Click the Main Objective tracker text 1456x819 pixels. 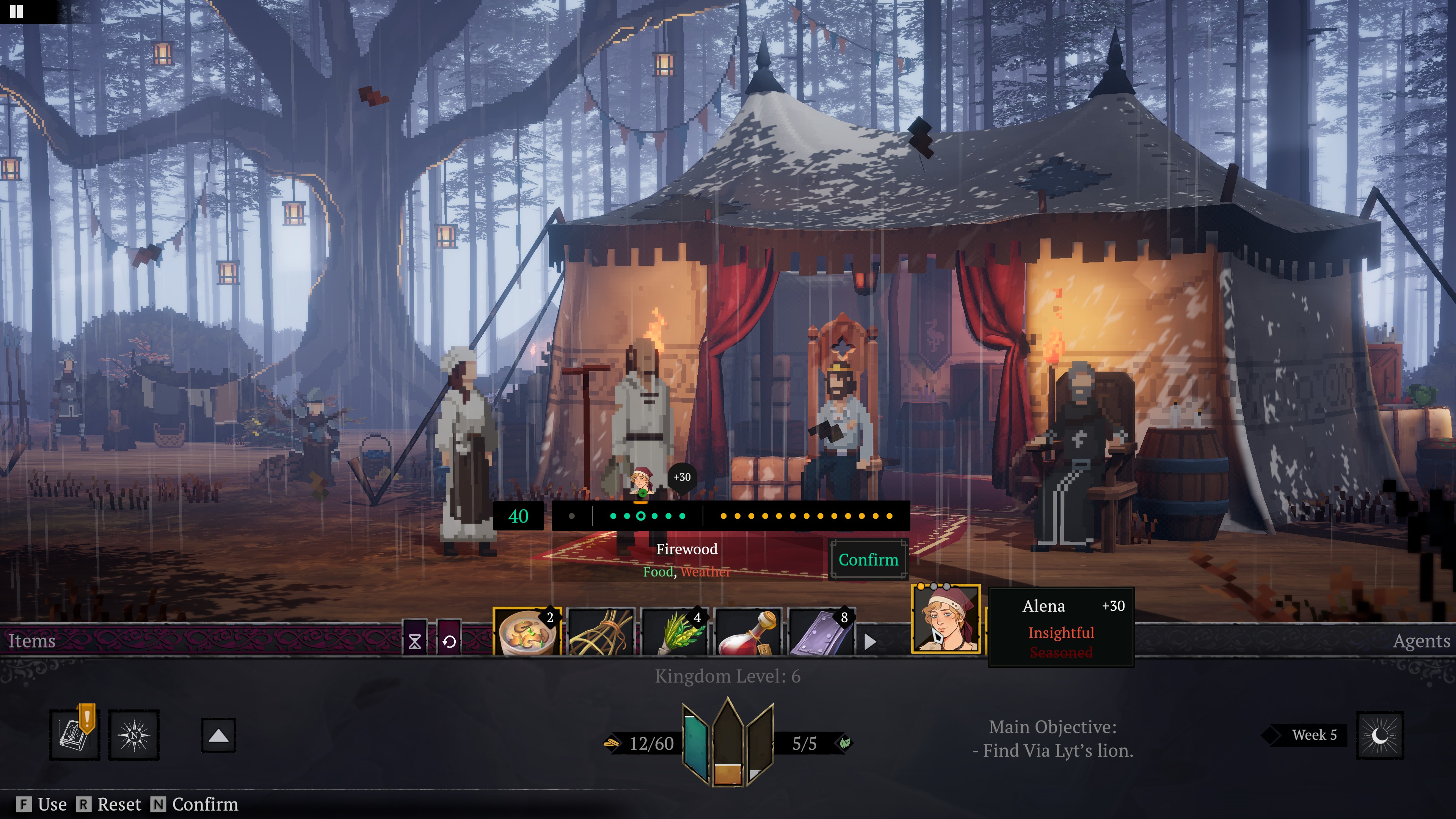[x=1053, y=739]
